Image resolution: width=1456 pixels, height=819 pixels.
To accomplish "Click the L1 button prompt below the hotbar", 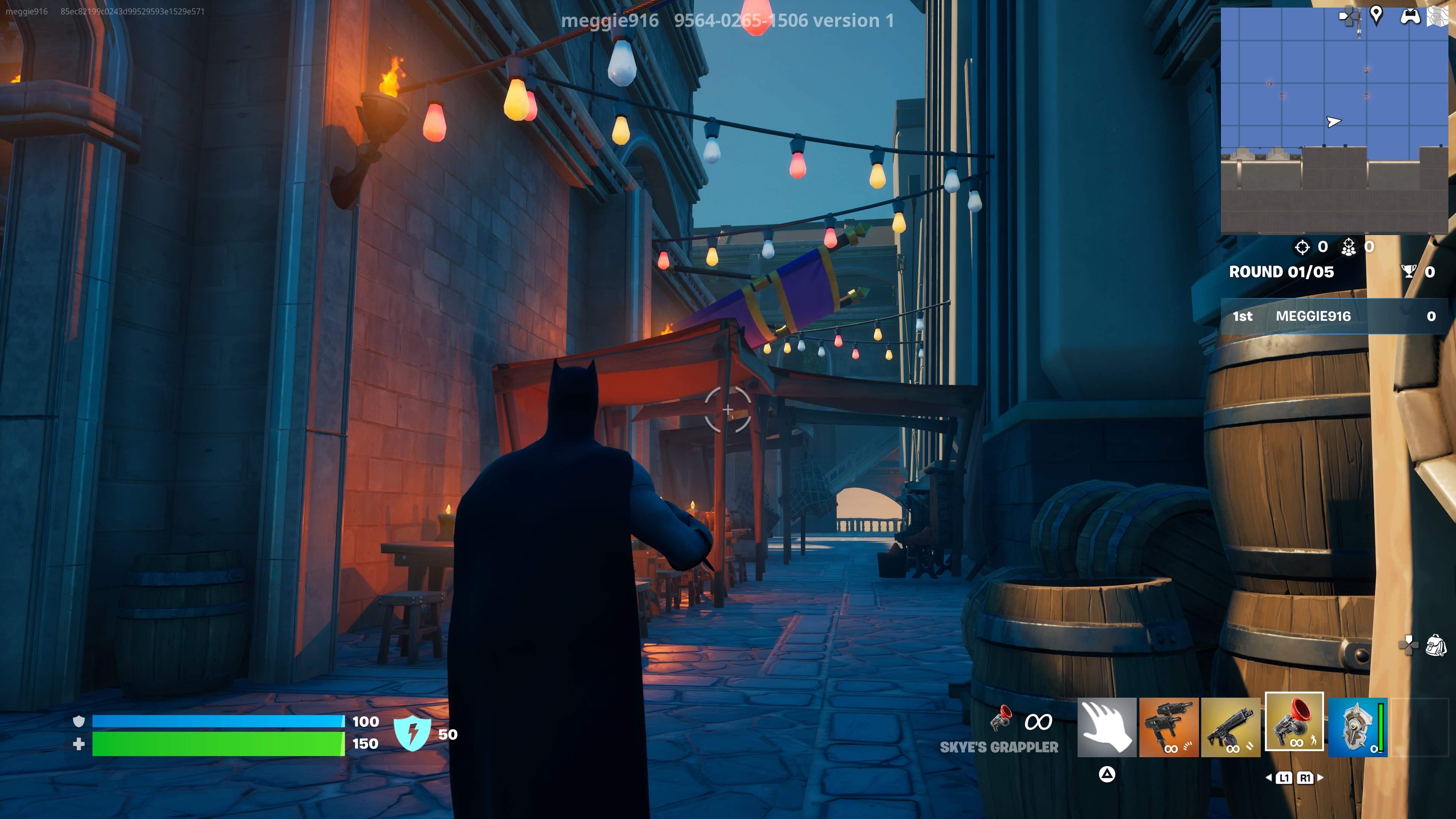I will click(x=1285, y=778).
